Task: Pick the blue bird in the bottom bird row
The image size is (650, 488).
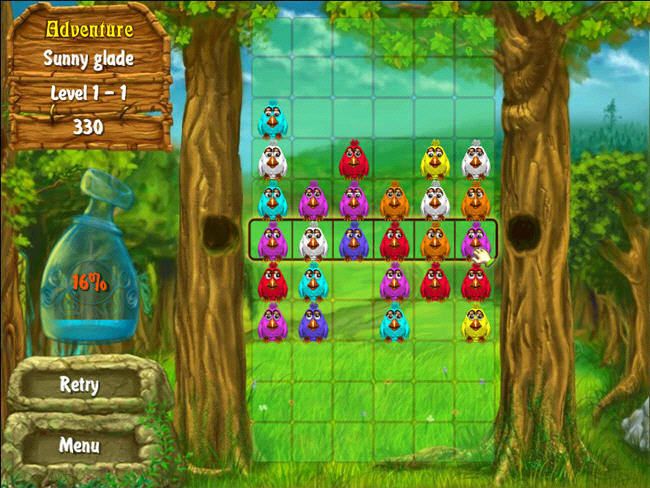Action: [313, 322]
